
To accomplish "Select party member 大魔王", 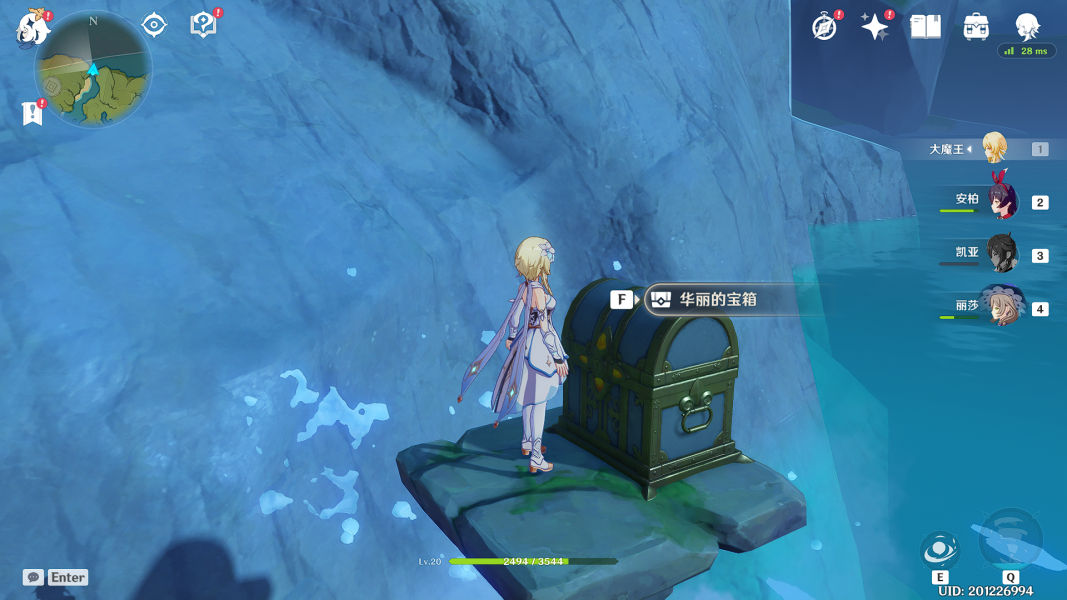I will [993, 148].
